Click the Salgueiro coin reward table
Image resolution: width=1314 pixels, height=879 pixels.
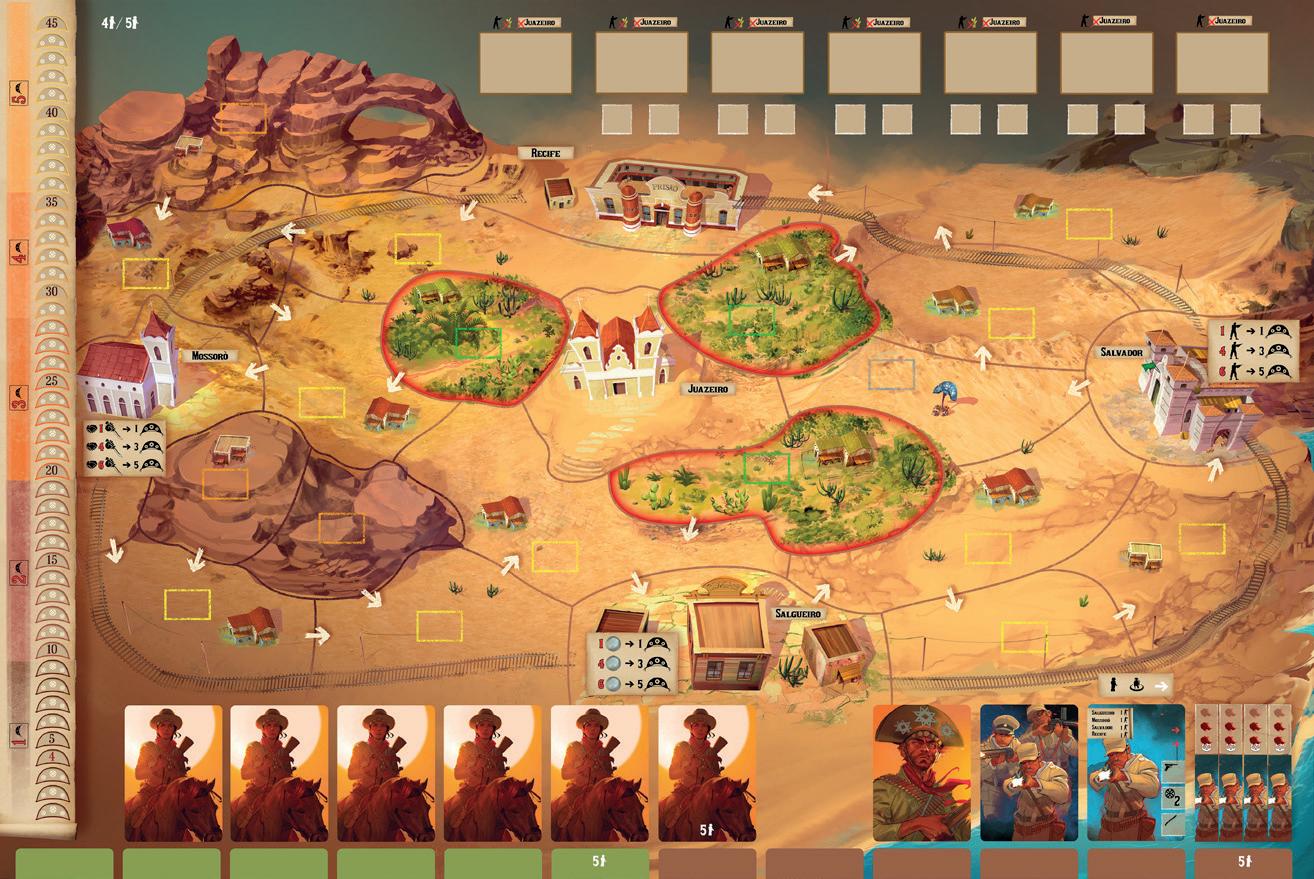632,663
